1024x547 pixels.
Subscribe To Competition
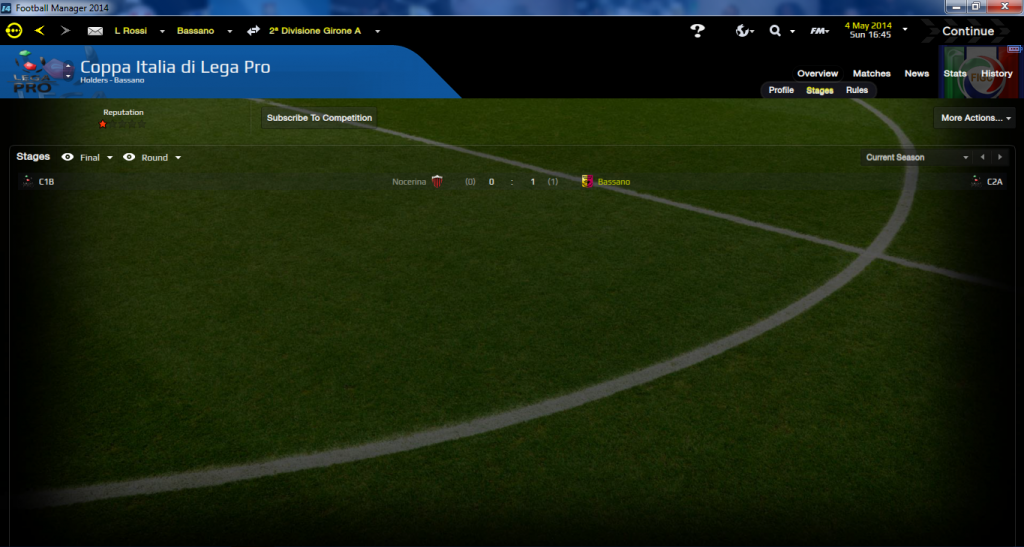[x=319, y=118]
